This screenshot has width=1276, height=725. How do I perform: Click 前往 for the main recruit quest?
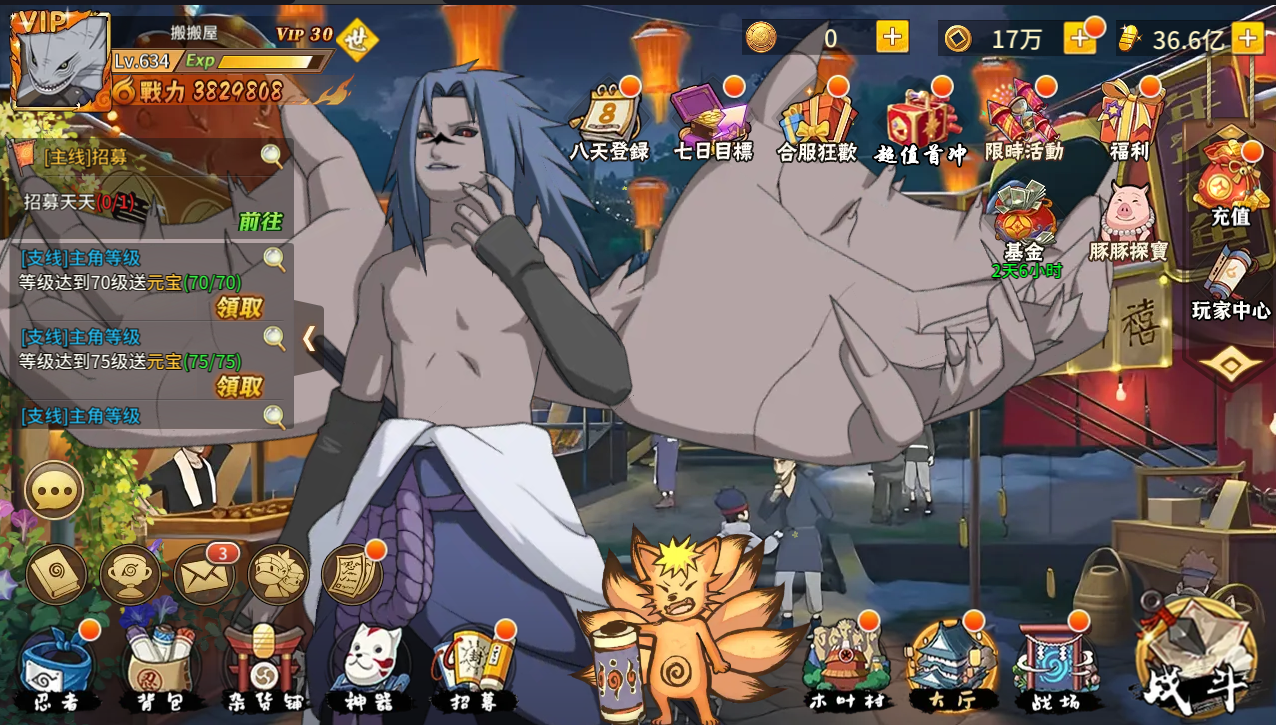pos(260,222)
